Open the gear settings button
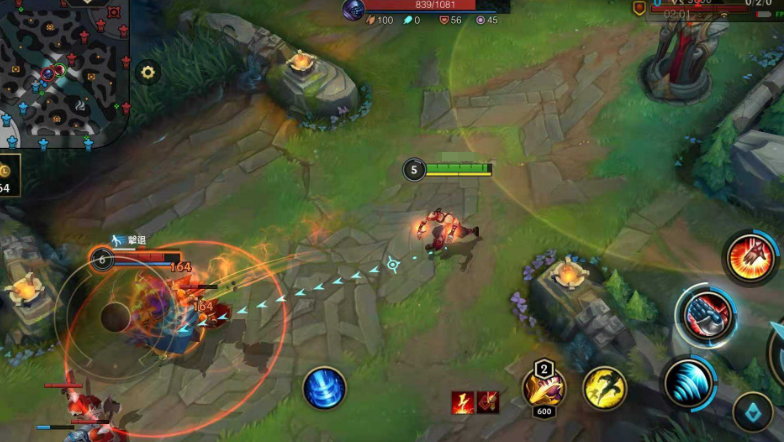Image resolution: width=784 pixels, height=442 pixels. coord(148,72)
